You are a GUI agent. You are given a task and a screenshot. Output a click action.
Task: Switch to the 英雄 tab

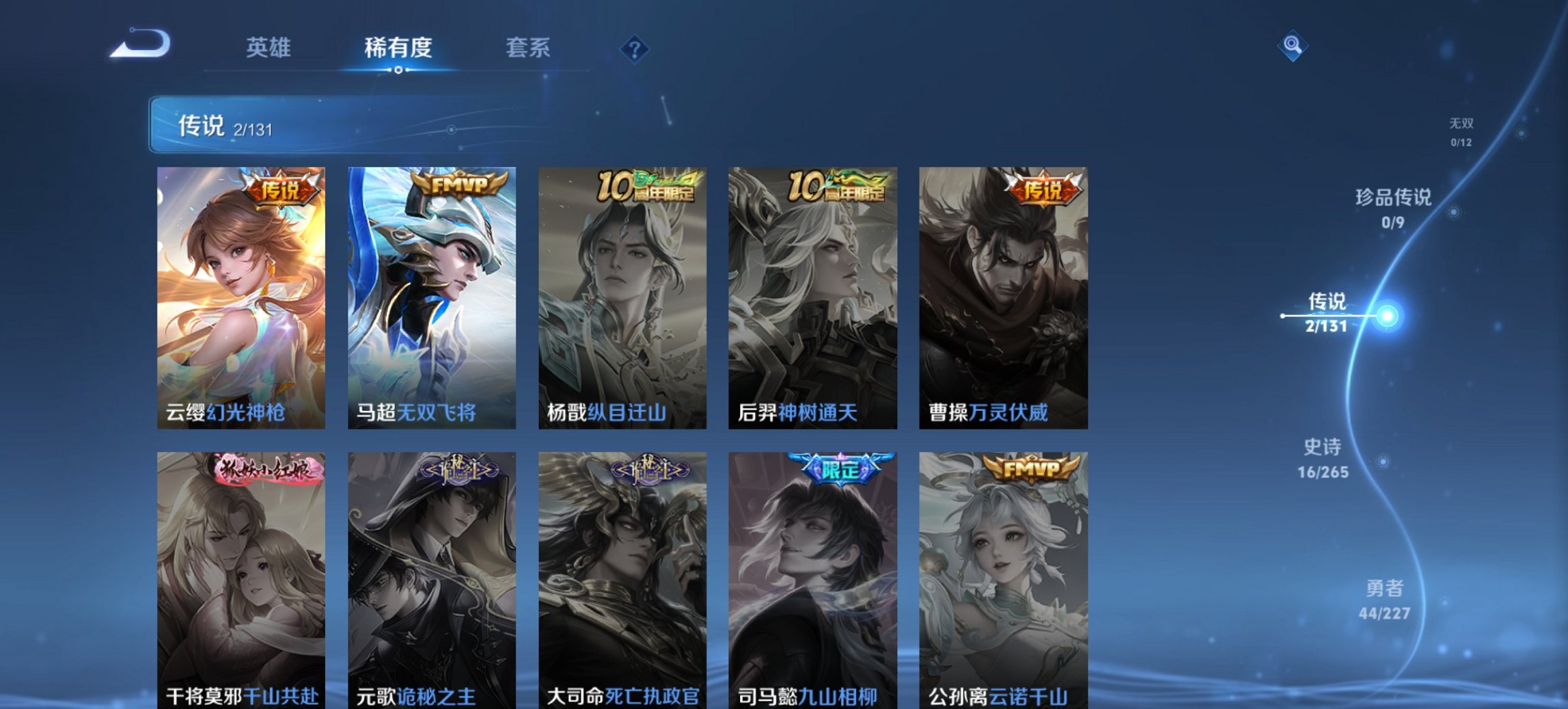click(269, 47)
